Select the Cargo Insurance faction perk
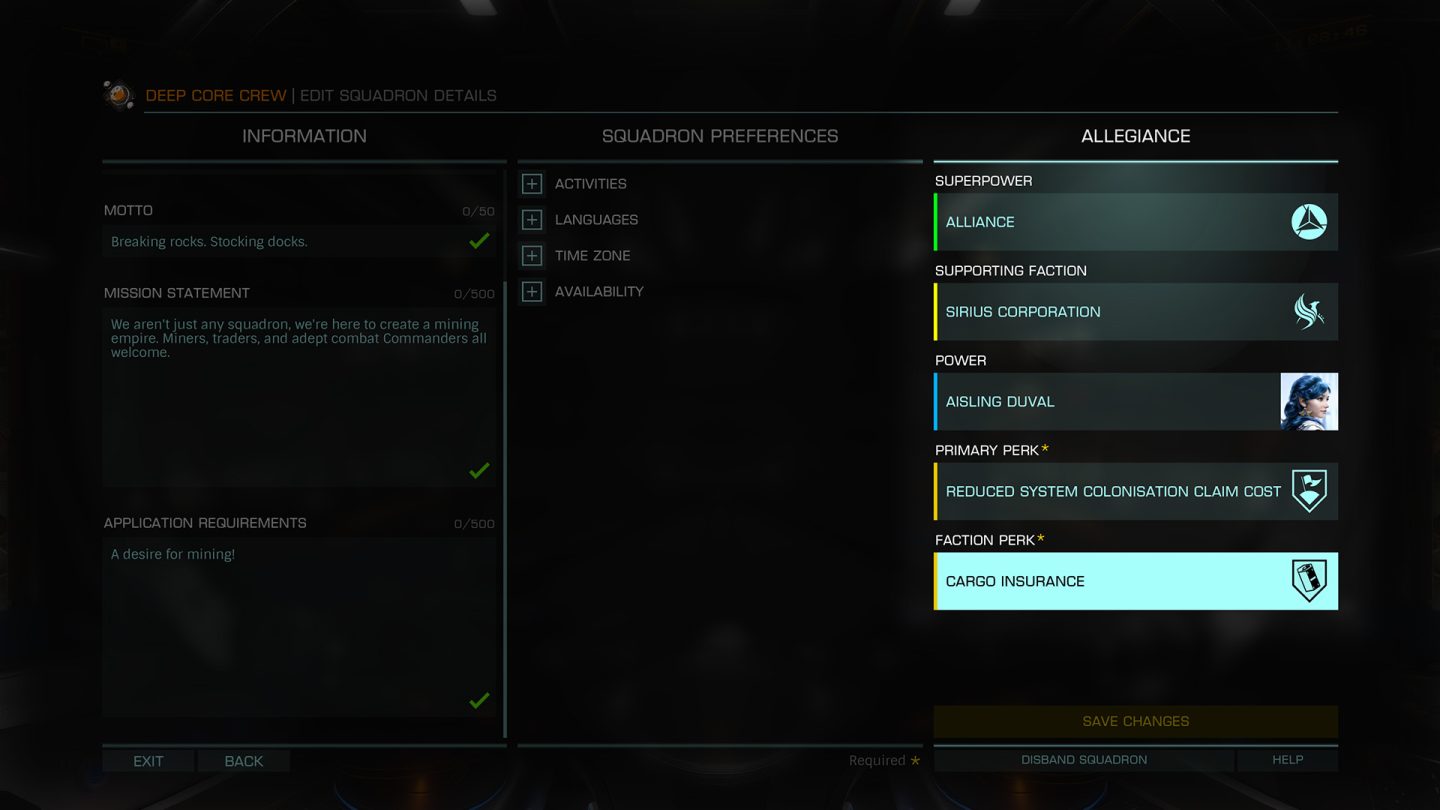Image resolution: width=1440 pixels, height=810 pixels. point(1136,582)
